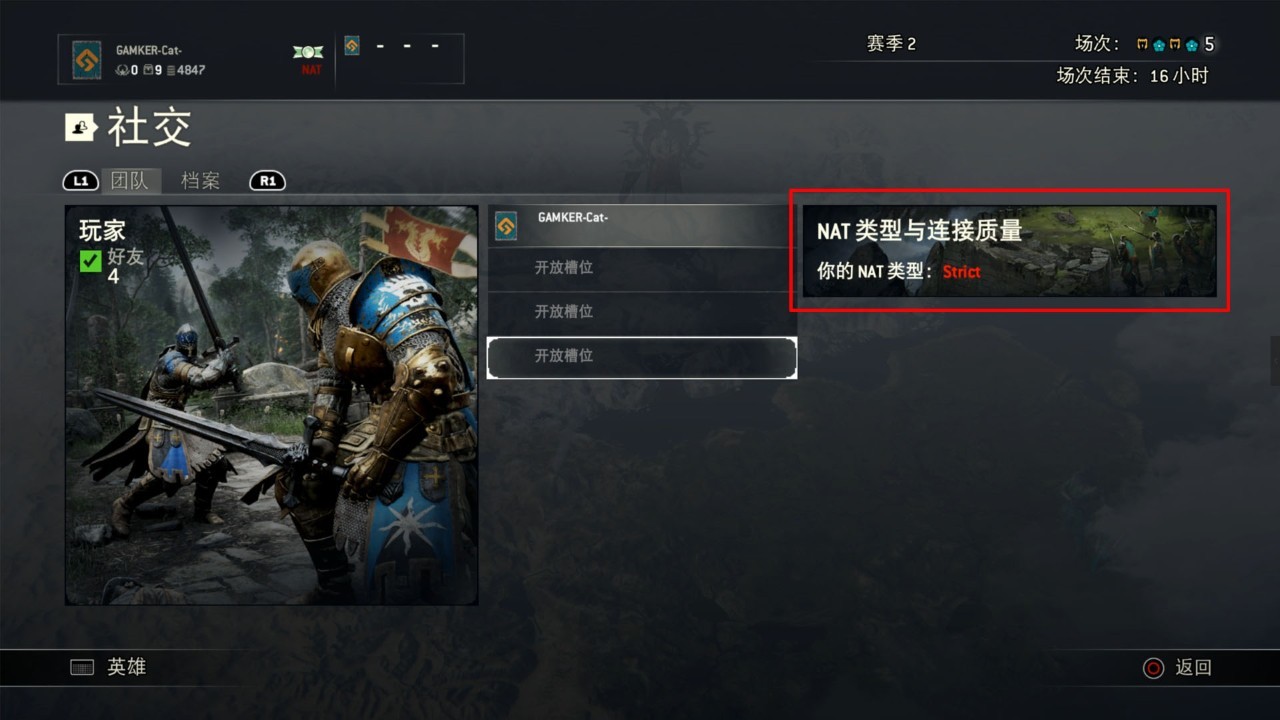Click the NAT 类型与连接质量 panel
This screenshot has height=720, width=1280.
(1008, 251)
